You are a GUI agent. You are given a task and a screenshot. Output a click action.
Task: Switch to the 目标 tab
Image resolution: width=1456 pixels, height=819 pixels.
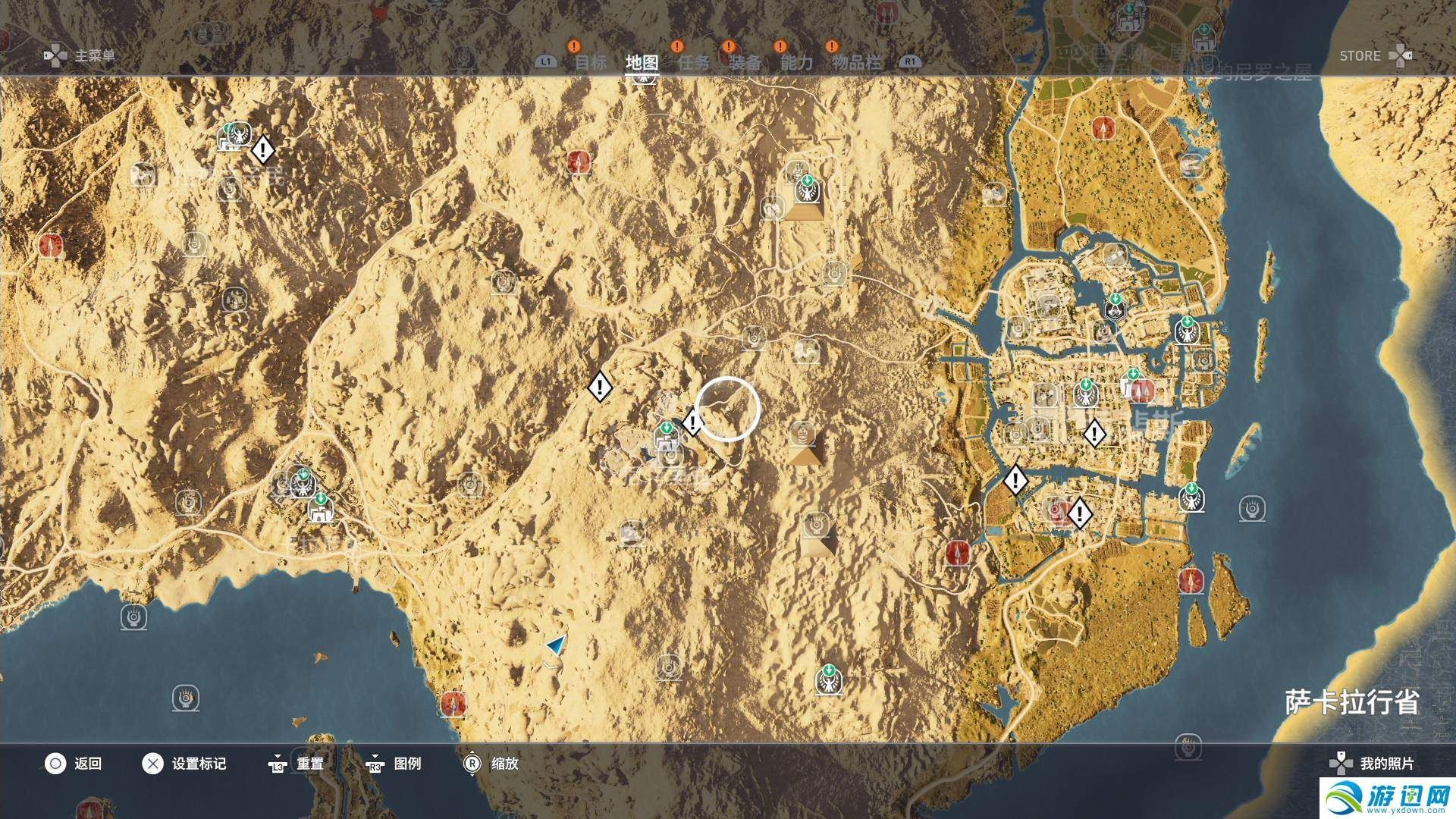590,62
